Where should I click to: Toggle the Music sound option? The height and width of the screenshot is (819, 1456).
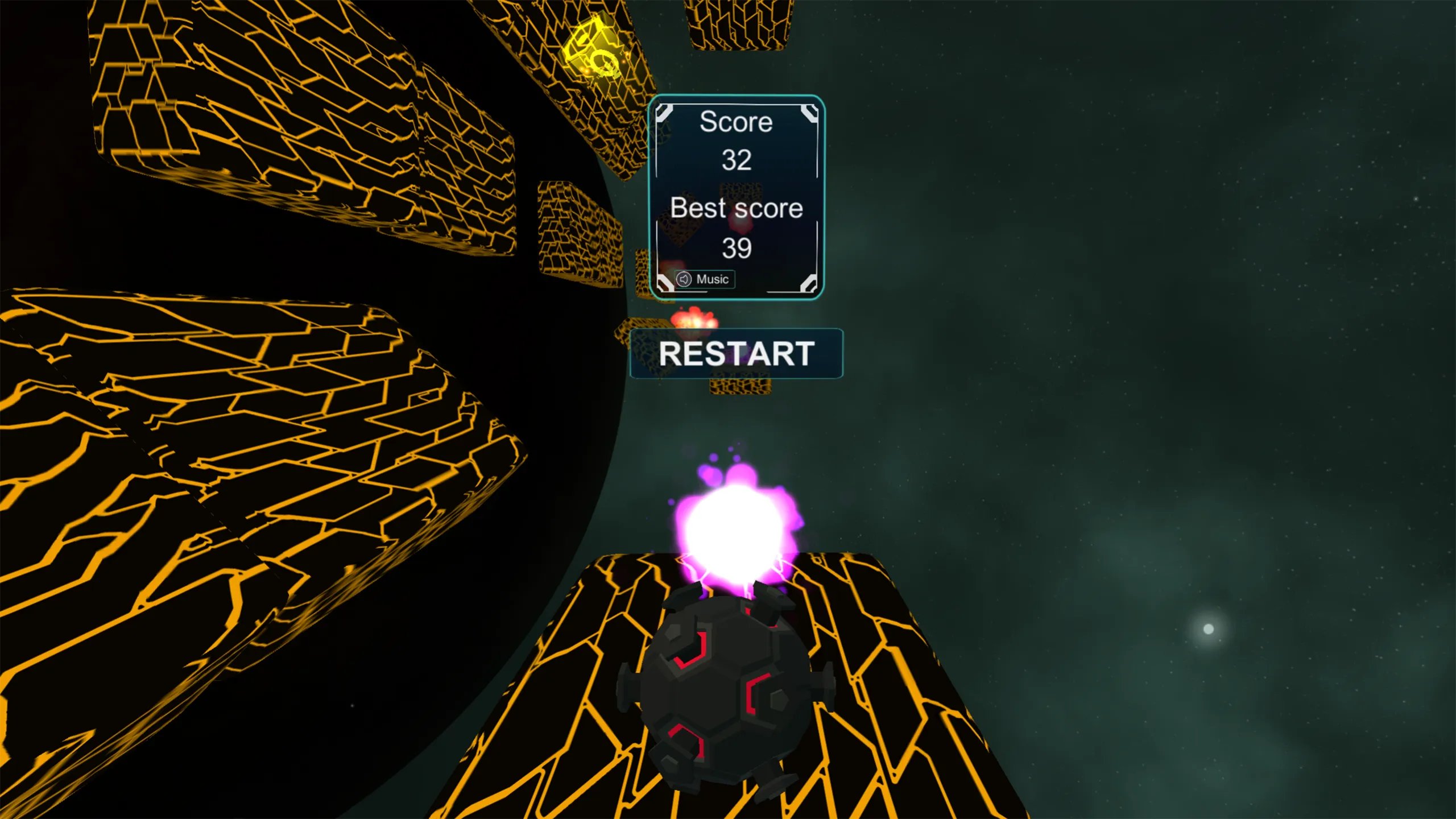704,279
